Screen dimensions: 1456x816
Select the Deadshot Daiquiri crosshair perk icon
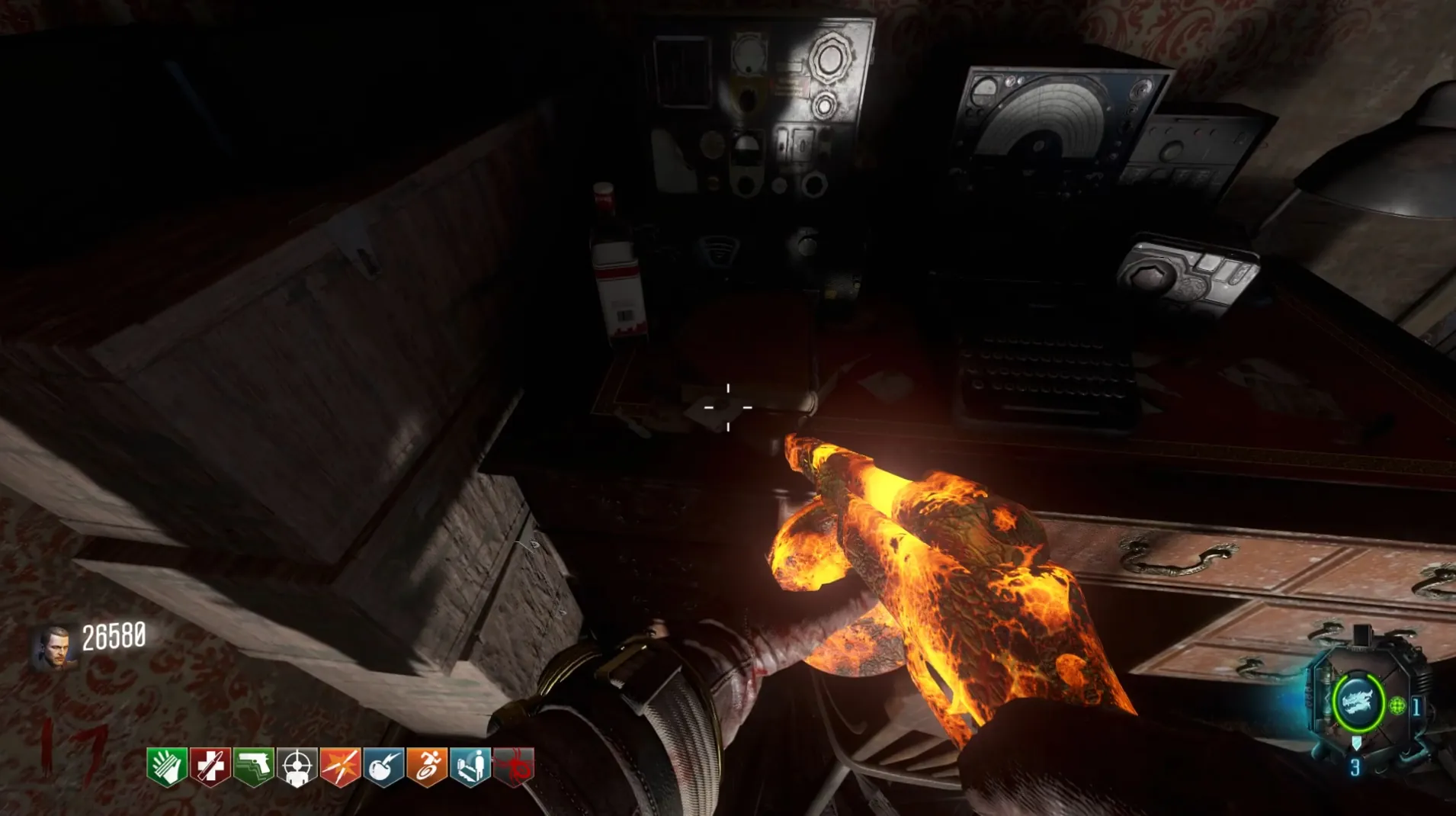pyautogui.click(x=297, y=766)
